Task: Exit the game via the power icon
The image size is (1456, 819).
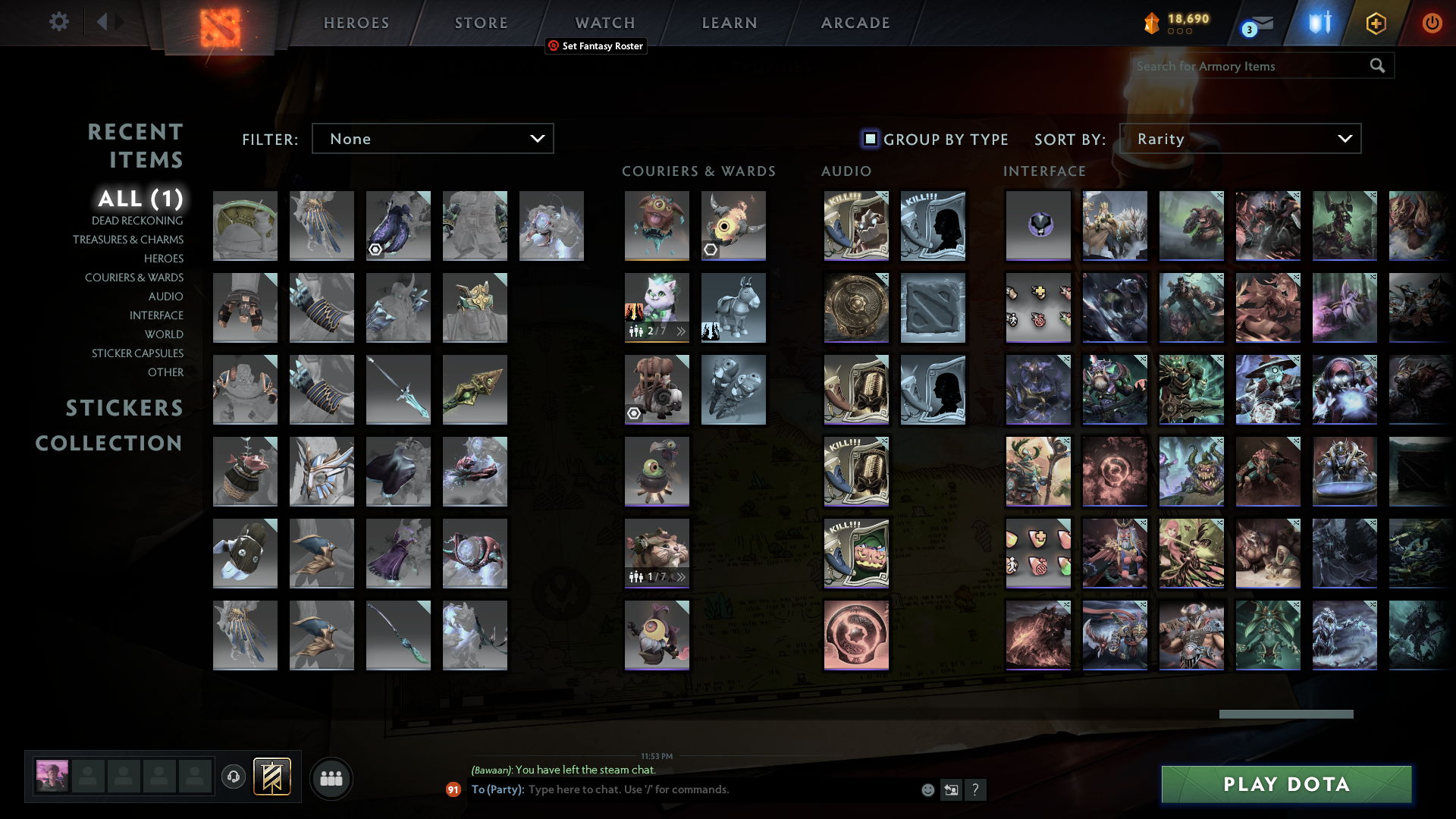Action: [1432, 23]
